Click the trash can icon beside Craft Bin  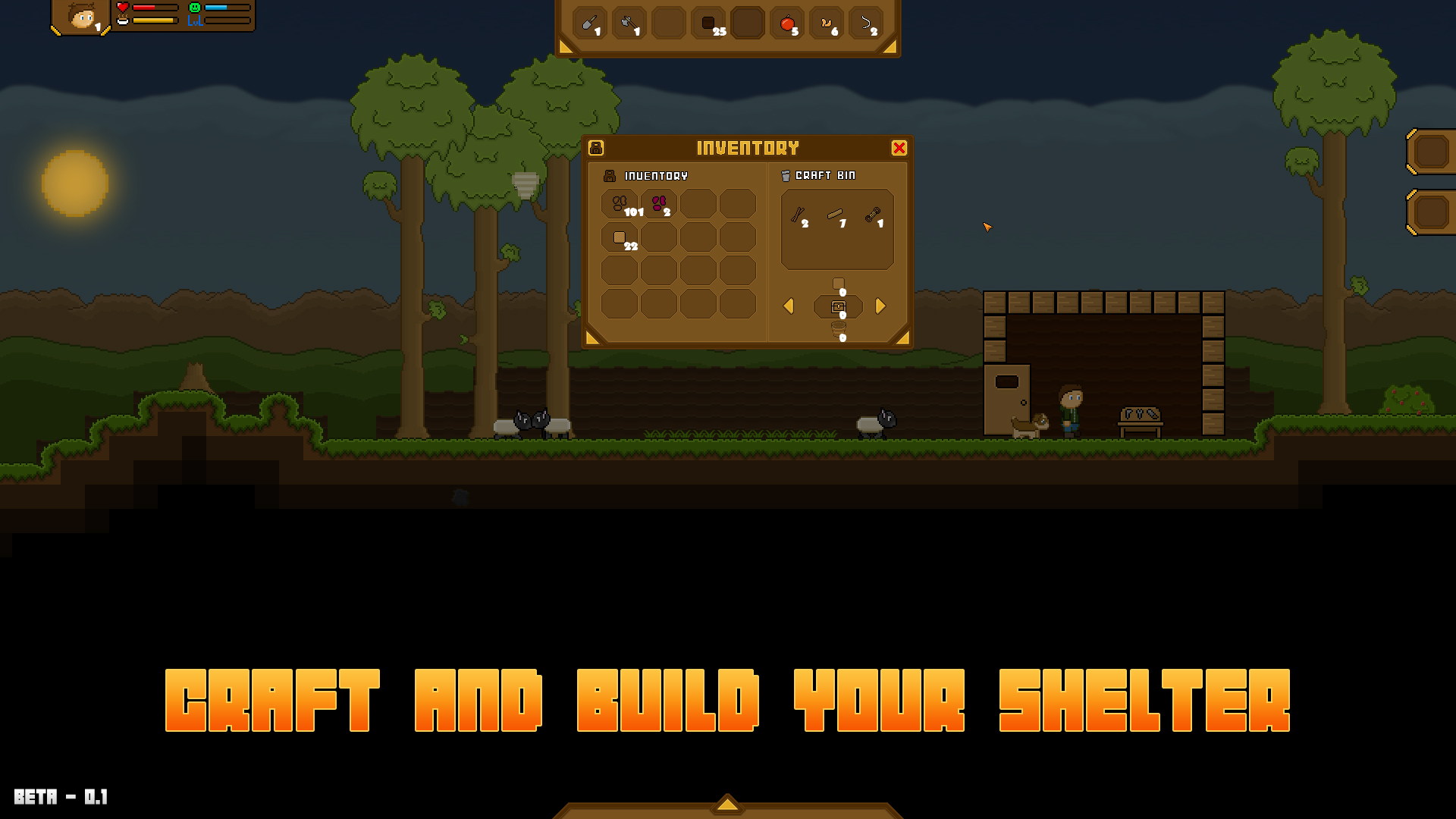786,175
